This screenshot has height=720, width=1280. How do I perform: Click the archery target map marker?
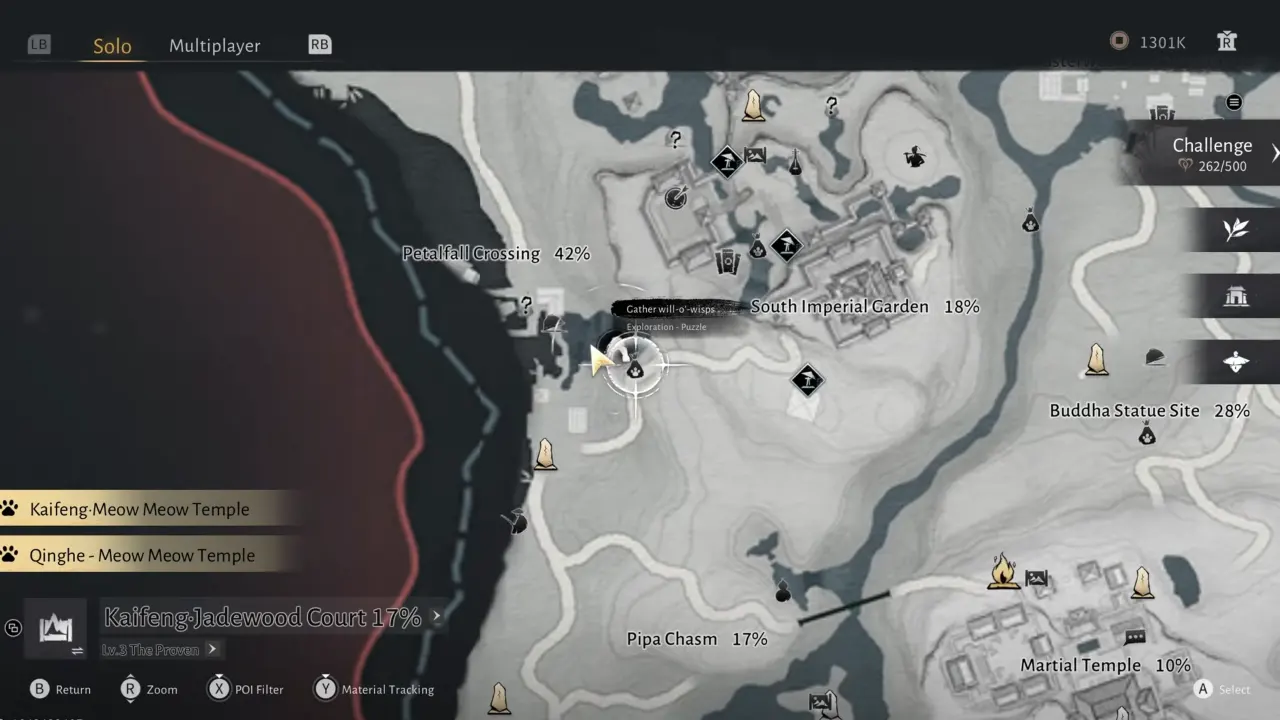click(676, 198)
